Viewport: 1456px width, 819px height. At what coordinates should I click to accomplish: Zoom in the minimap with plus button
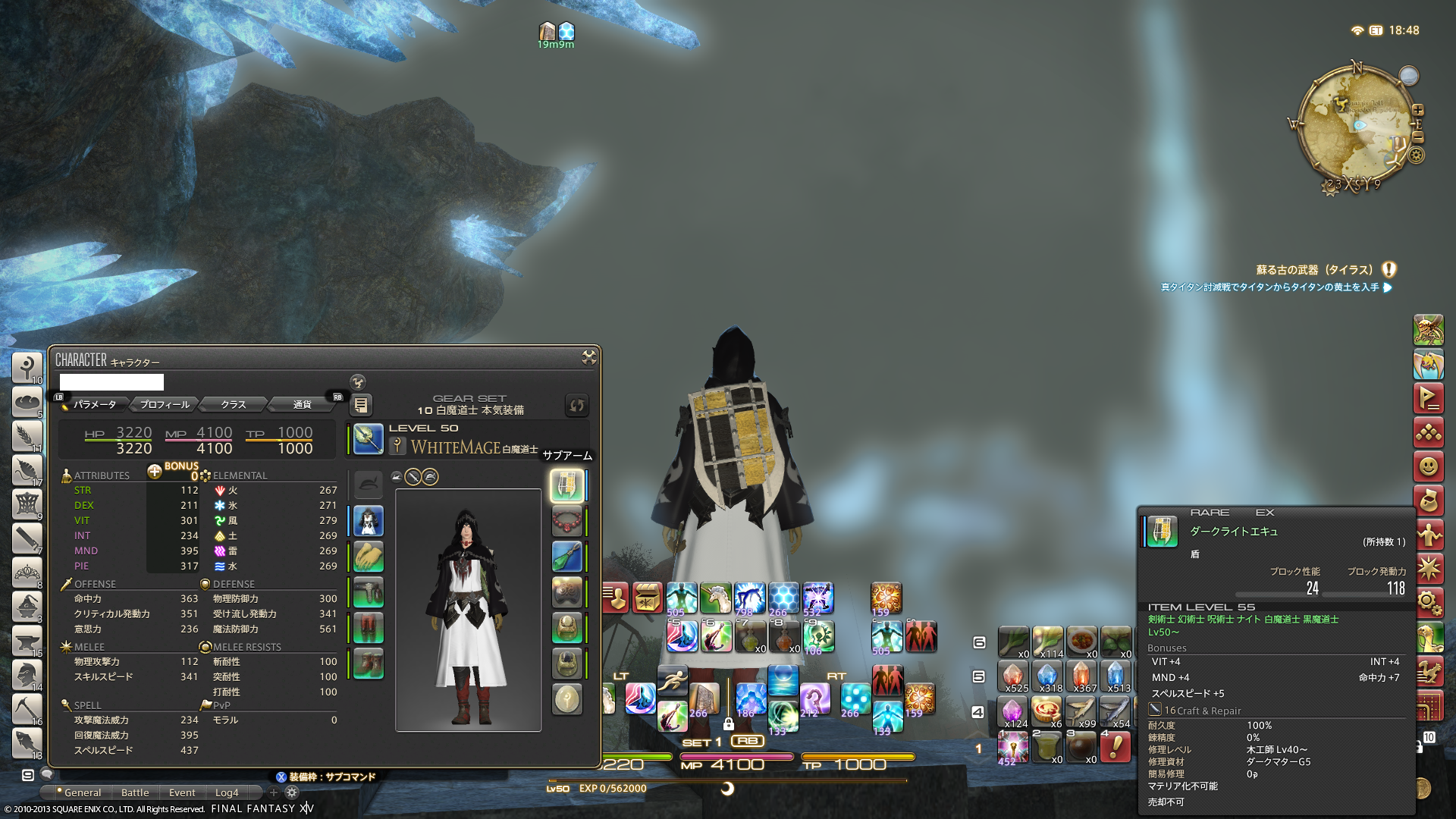click(x=1417, y=110)
